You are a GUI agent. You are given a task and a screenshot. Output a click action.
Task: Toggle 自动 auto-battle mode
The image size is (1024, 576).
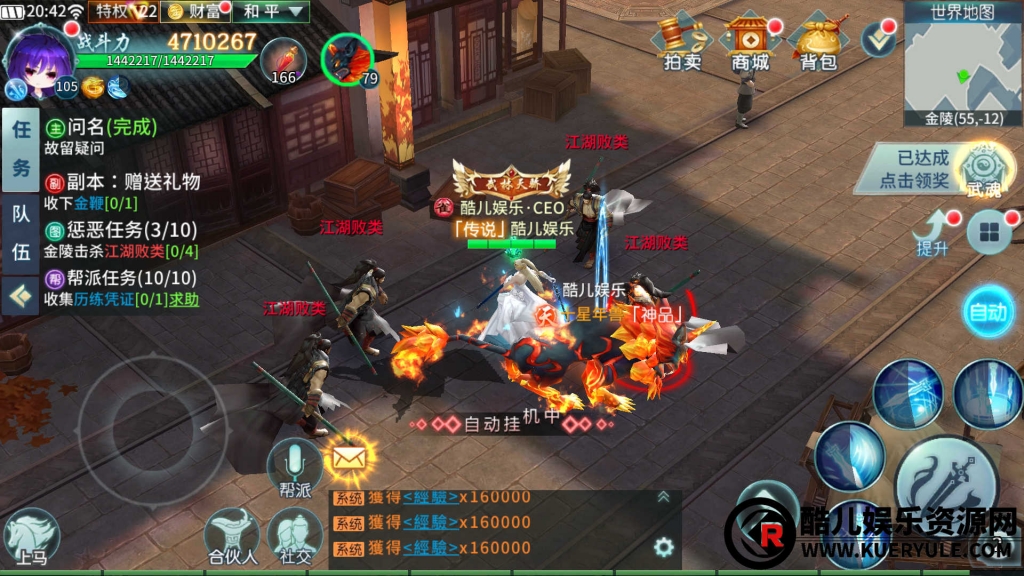(988, 311)
